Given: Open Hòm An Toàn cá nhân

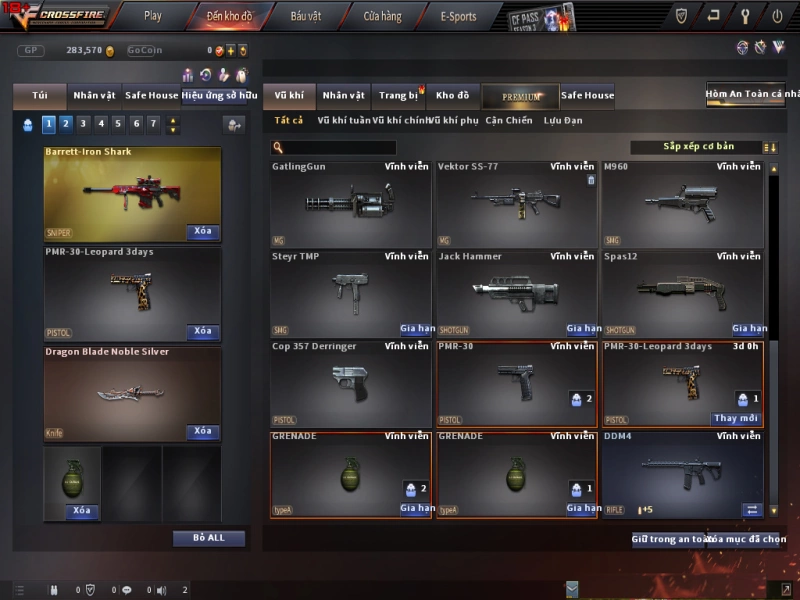Looking at the screenshot, I should pyautogui.click(x=752, y=94).
